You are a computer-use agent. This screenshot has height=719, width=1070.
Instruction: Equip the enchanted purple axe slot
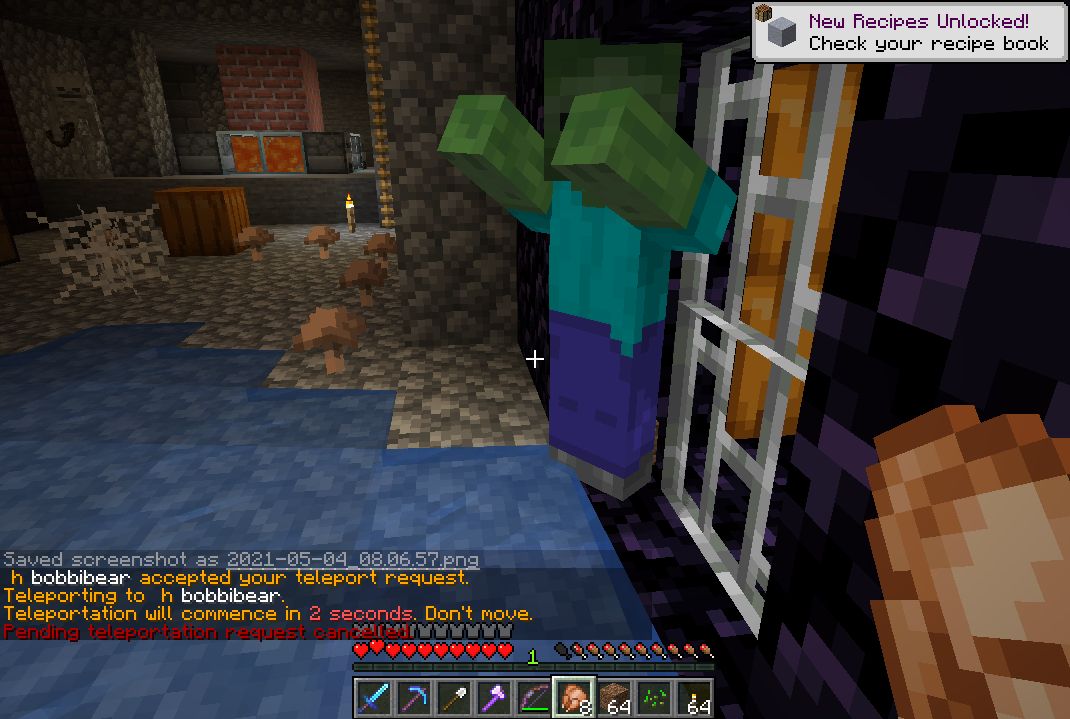pyautogui.click(x=494, y=697)
